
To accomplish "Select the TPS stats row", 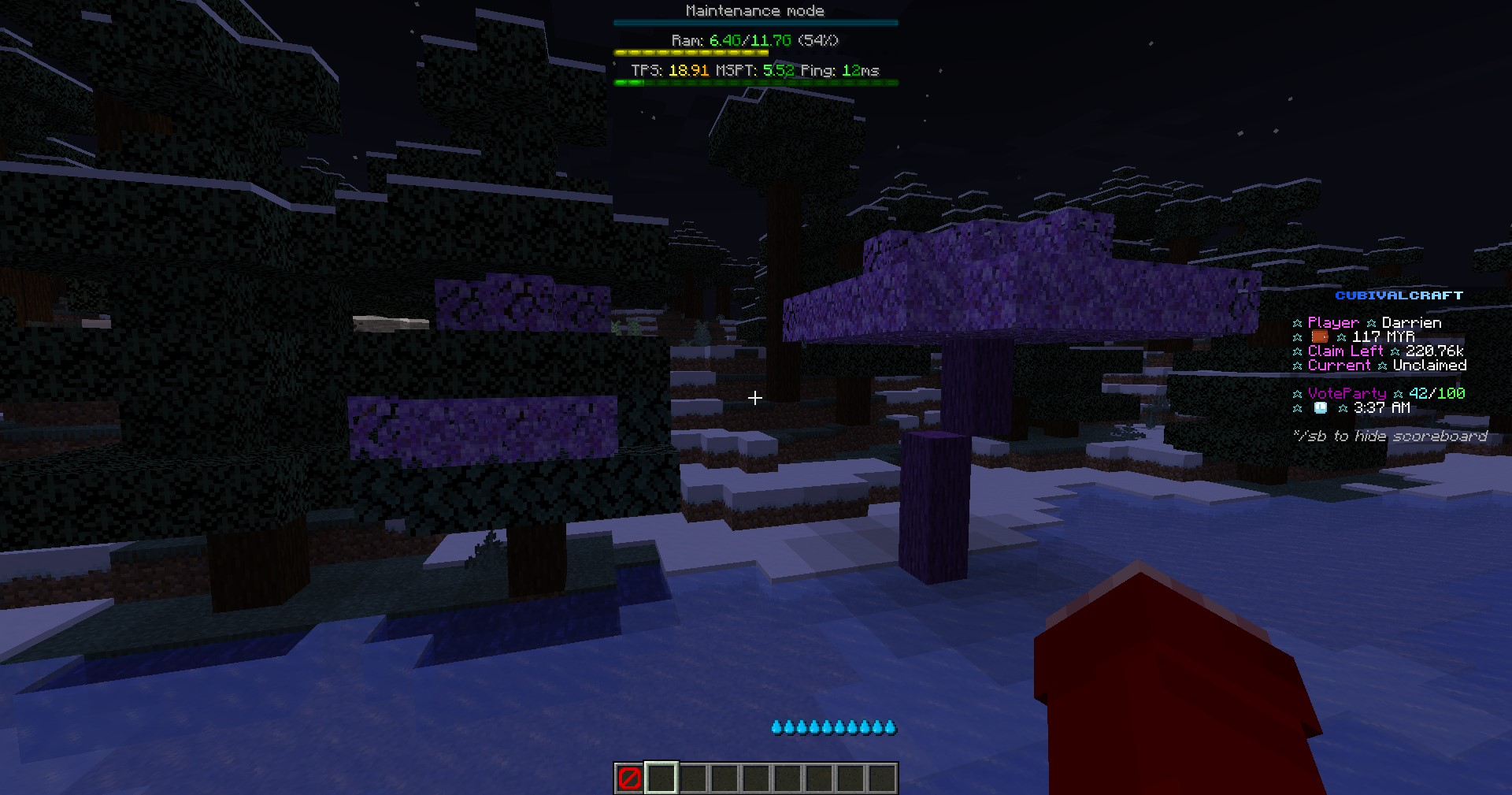I will coord(754,70).
